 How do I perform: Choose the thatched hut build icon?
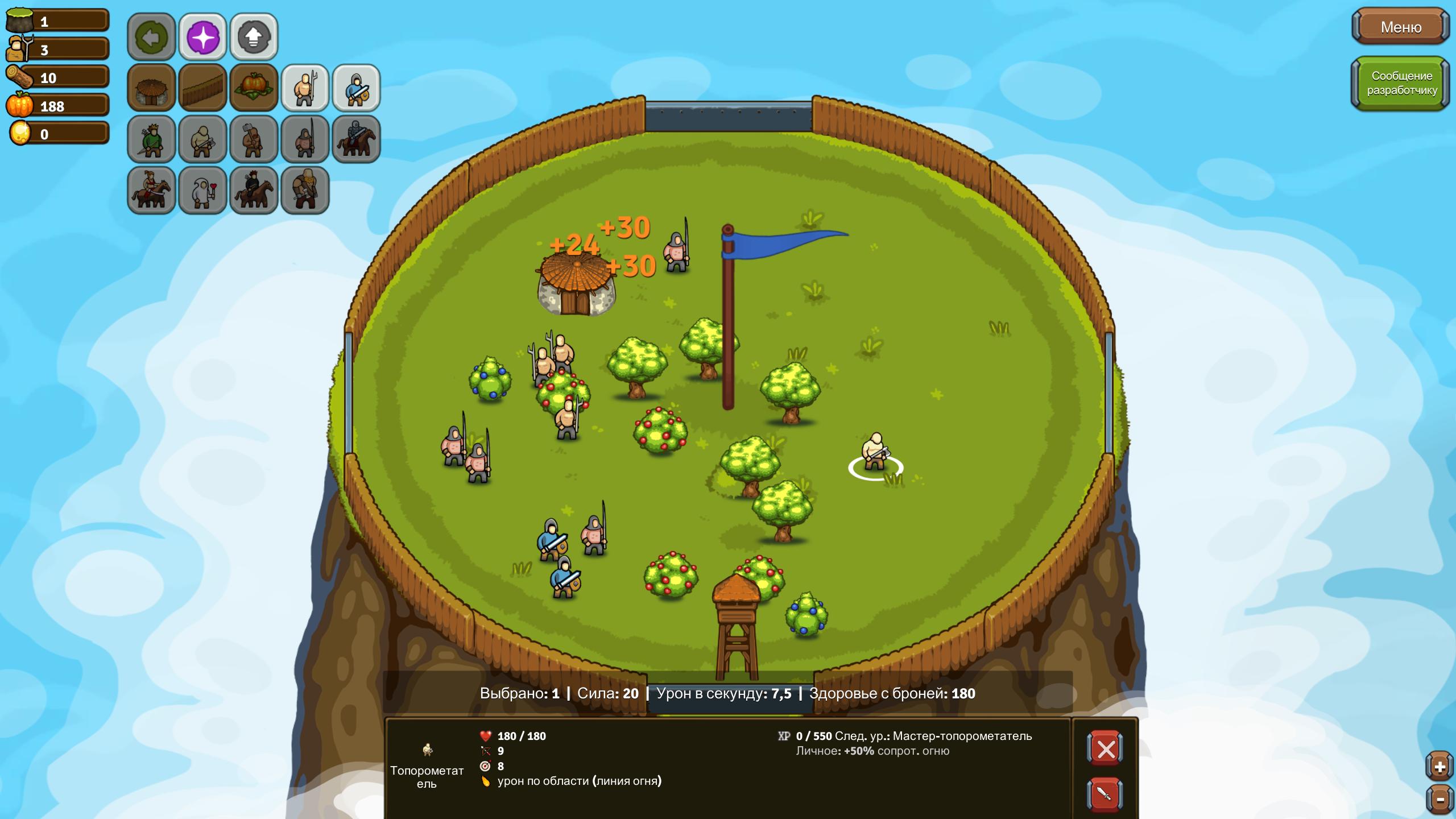coord(151,88)
